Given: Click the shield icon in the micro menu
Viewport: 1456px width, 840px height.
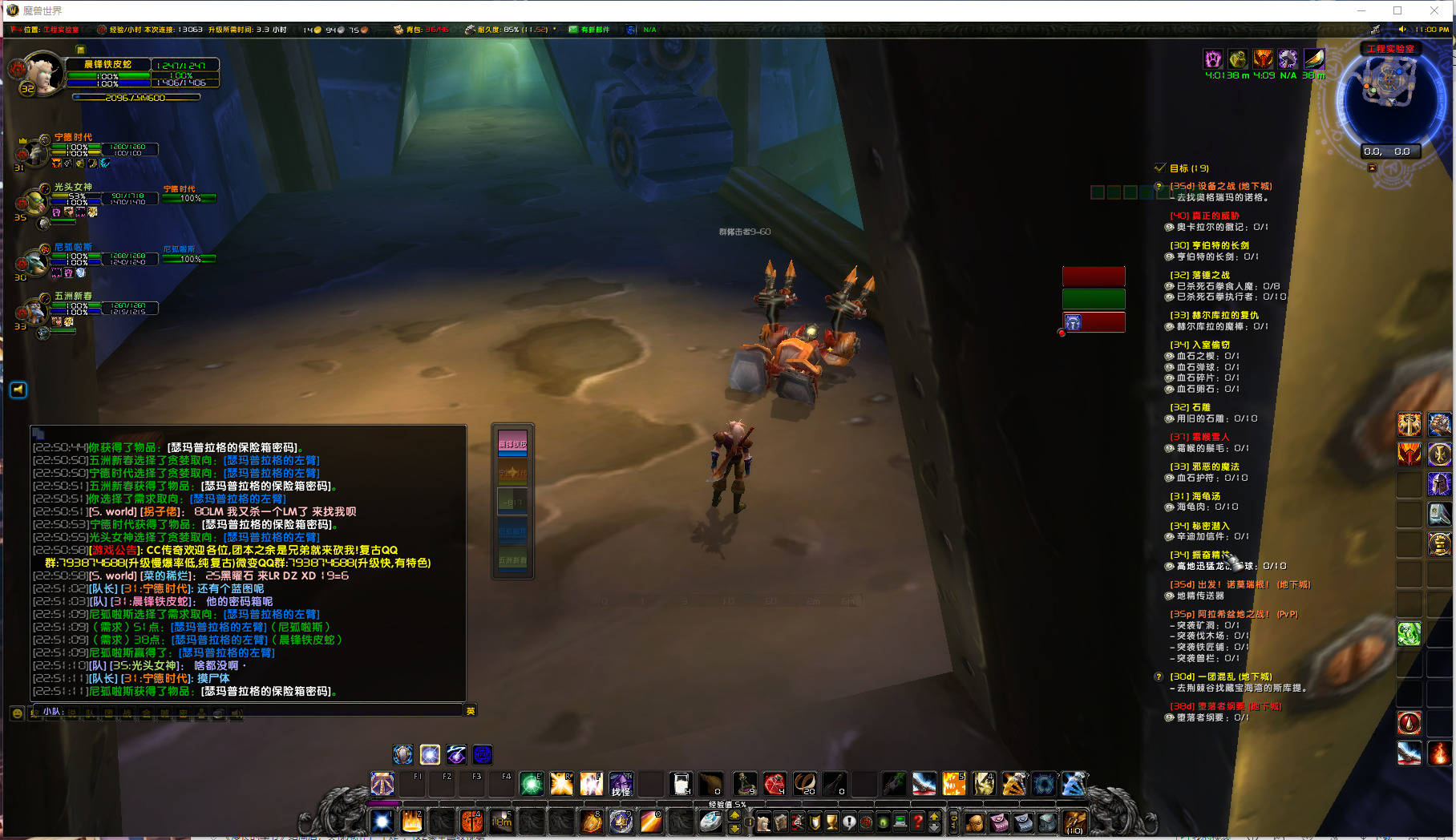Looking at the screenshot, I should (814, 822).
